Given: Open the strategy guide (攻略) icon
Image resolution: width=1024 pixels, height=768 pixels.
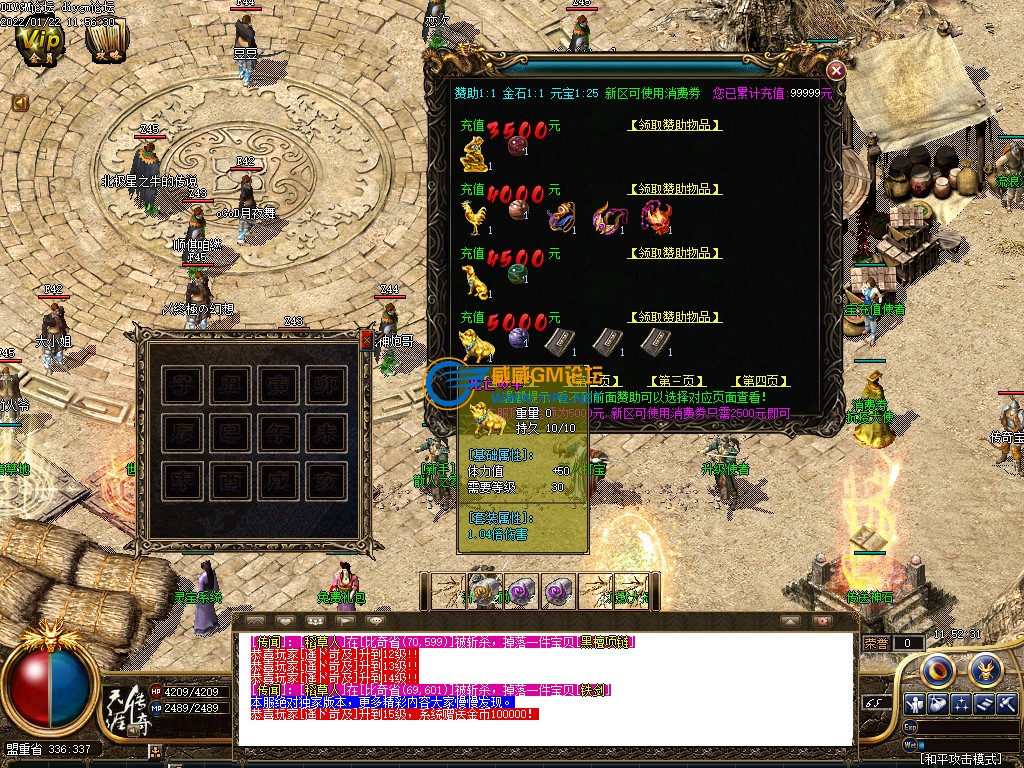Looking at the screenshot, I should coord(106,41).
